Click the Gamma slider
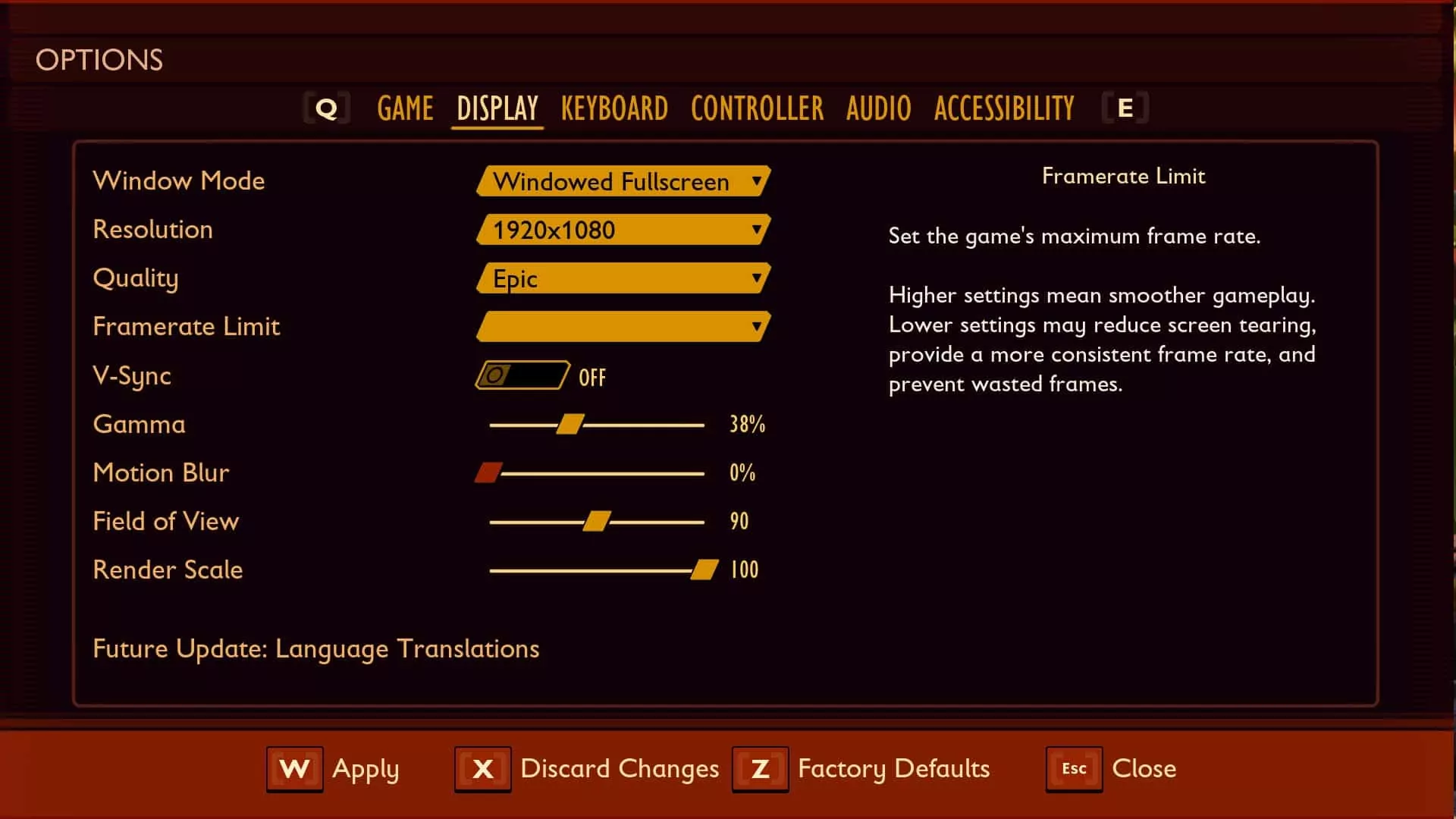The image size is (1456, 819). click(570, 425)
